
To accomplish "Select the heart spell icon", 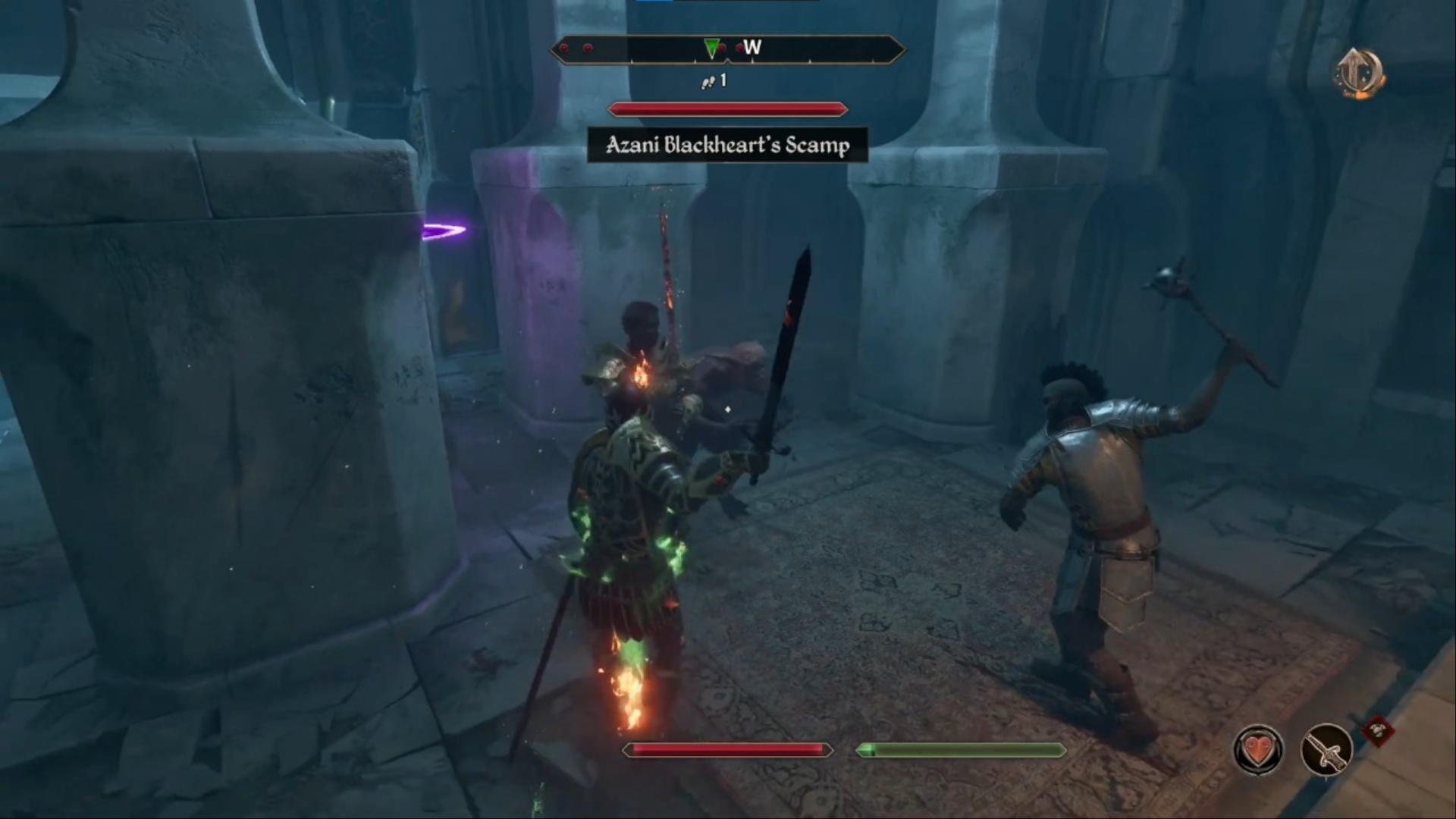I will pyautogui.click(x=1259, y=749).
